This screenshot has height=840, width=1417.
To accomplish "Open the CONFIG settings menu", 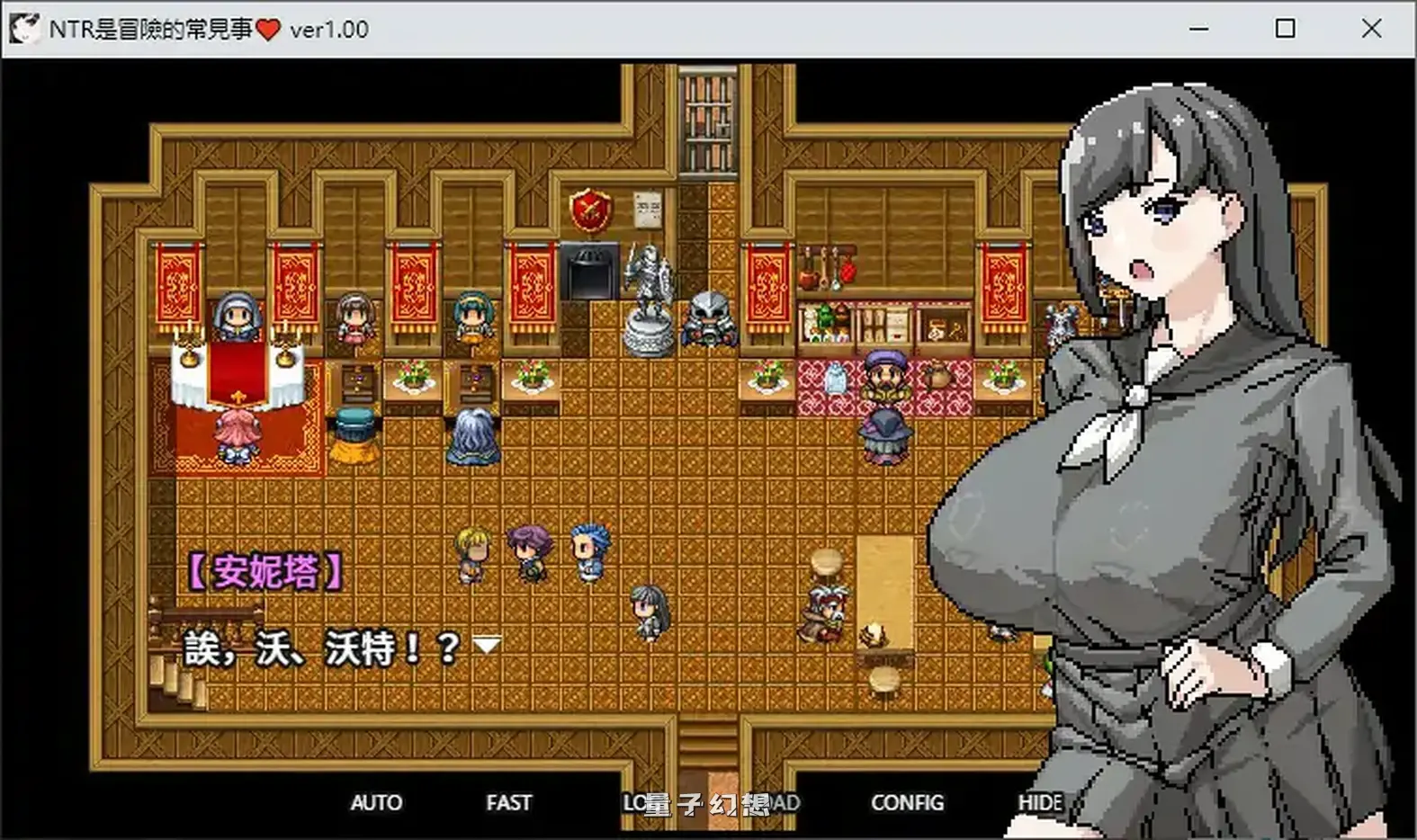I will coord(907,802).
